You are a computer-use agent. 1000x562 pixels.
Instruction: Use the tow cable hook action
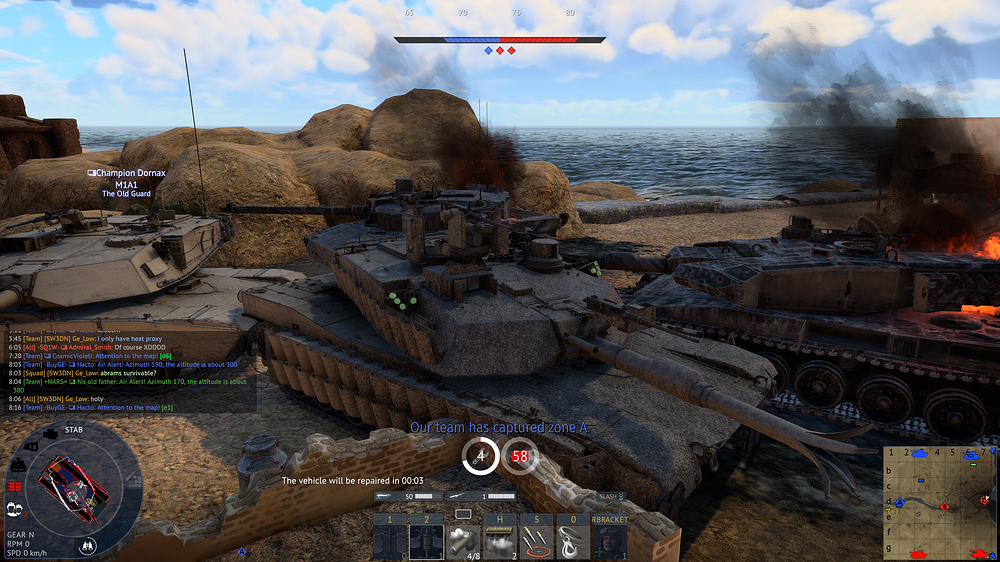pos(572,542)
